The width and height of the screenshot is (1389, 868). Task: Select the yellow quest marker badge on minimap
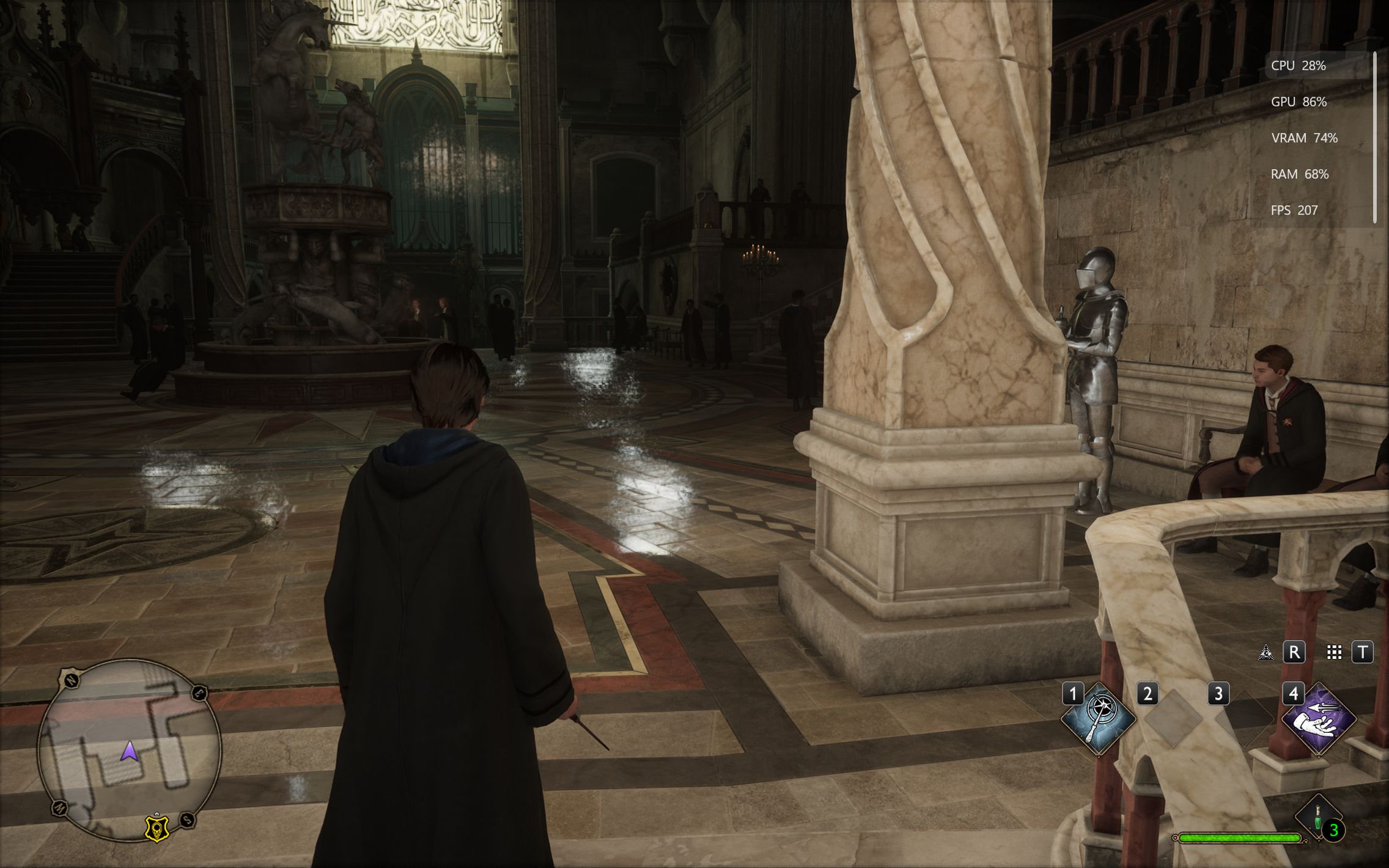coord(157,828)
